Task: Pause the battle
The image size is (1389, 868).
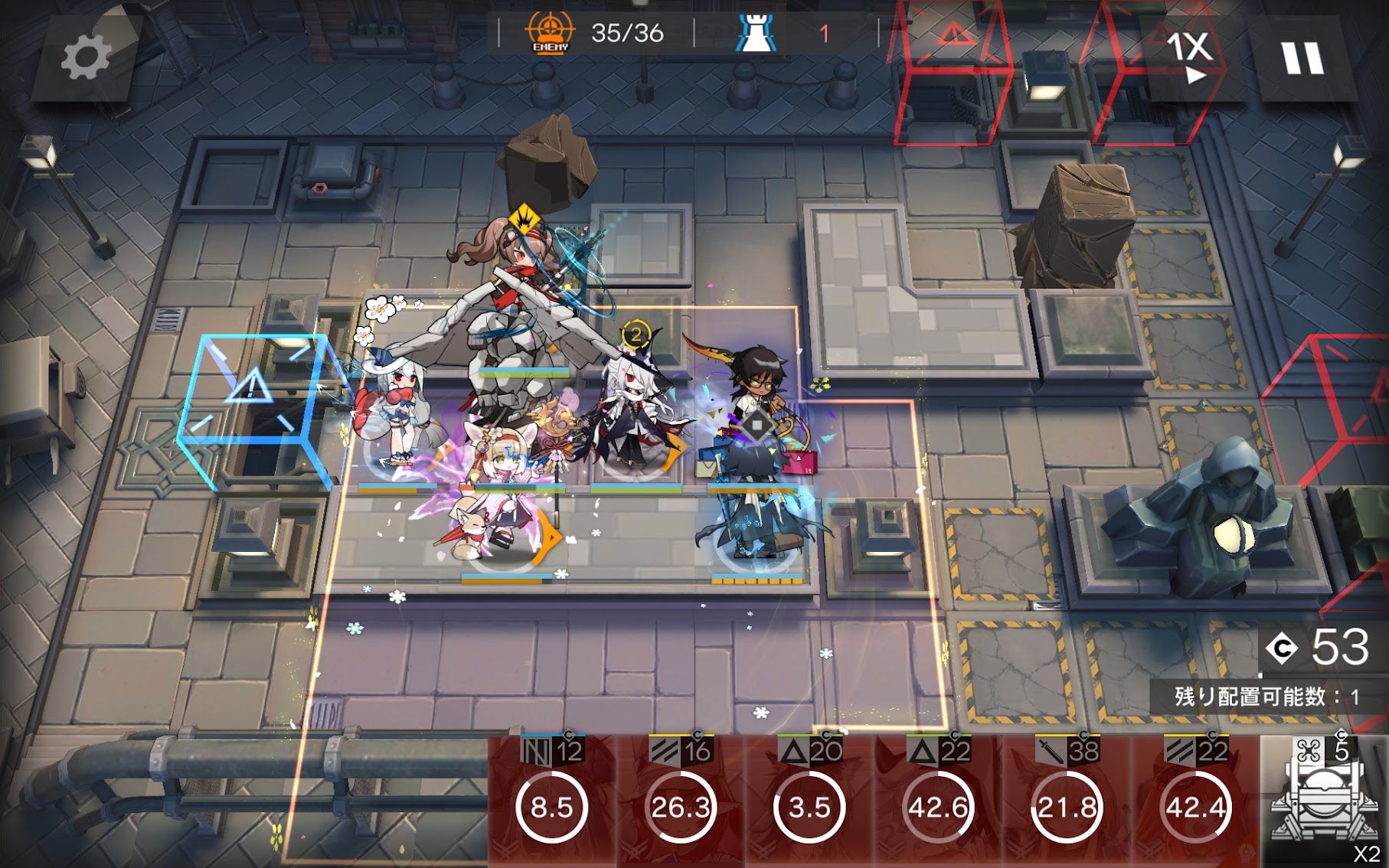Action: click(1302, 58)
